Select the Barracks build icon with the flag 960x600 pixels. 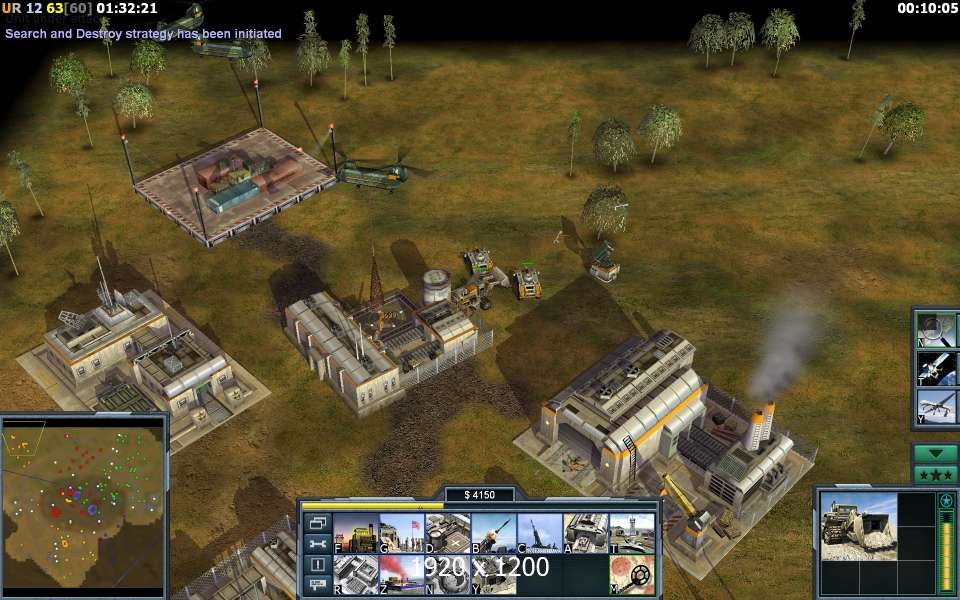click(x=401, y=533)
